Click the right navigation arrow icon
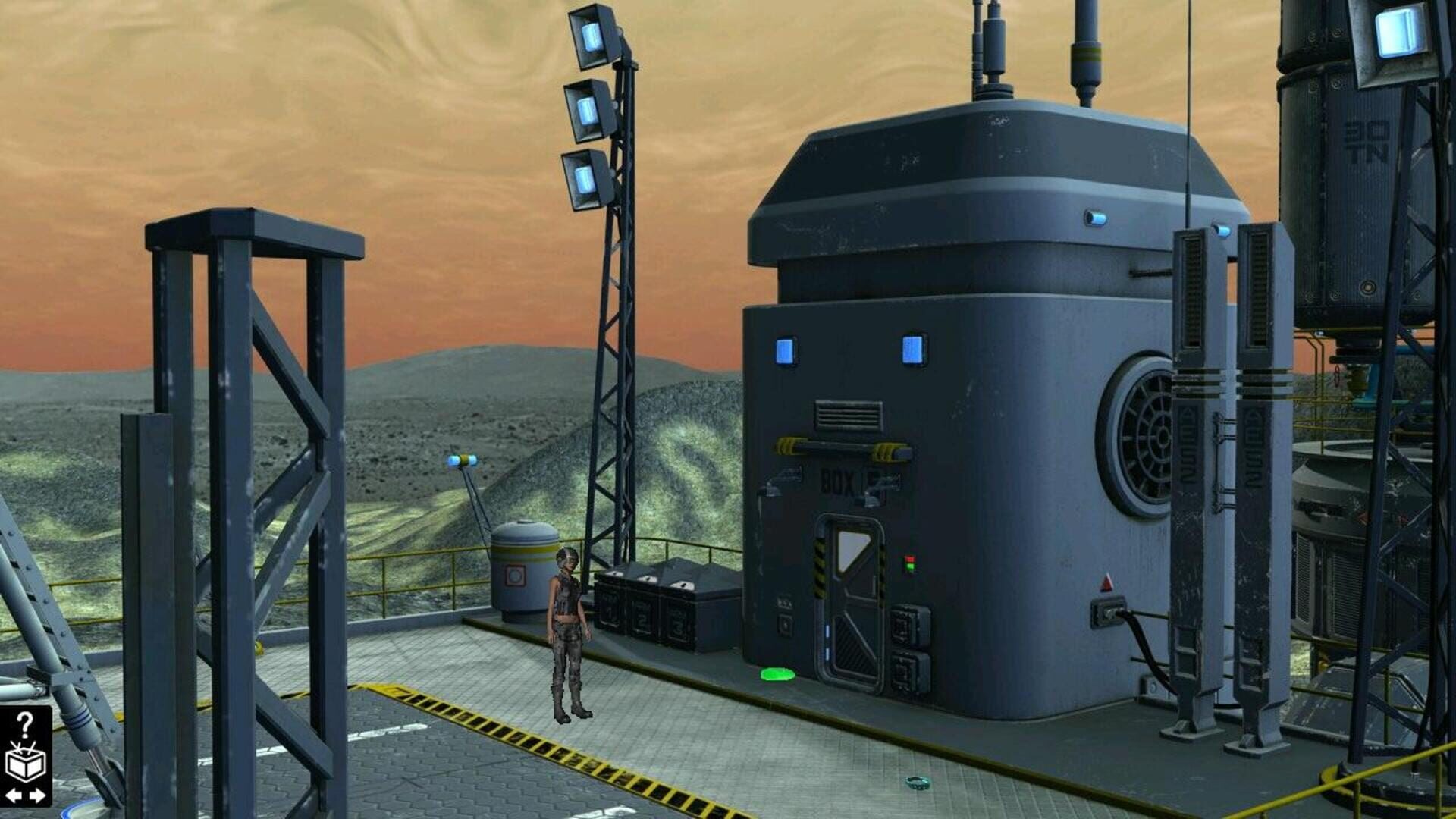 point(36,795)
